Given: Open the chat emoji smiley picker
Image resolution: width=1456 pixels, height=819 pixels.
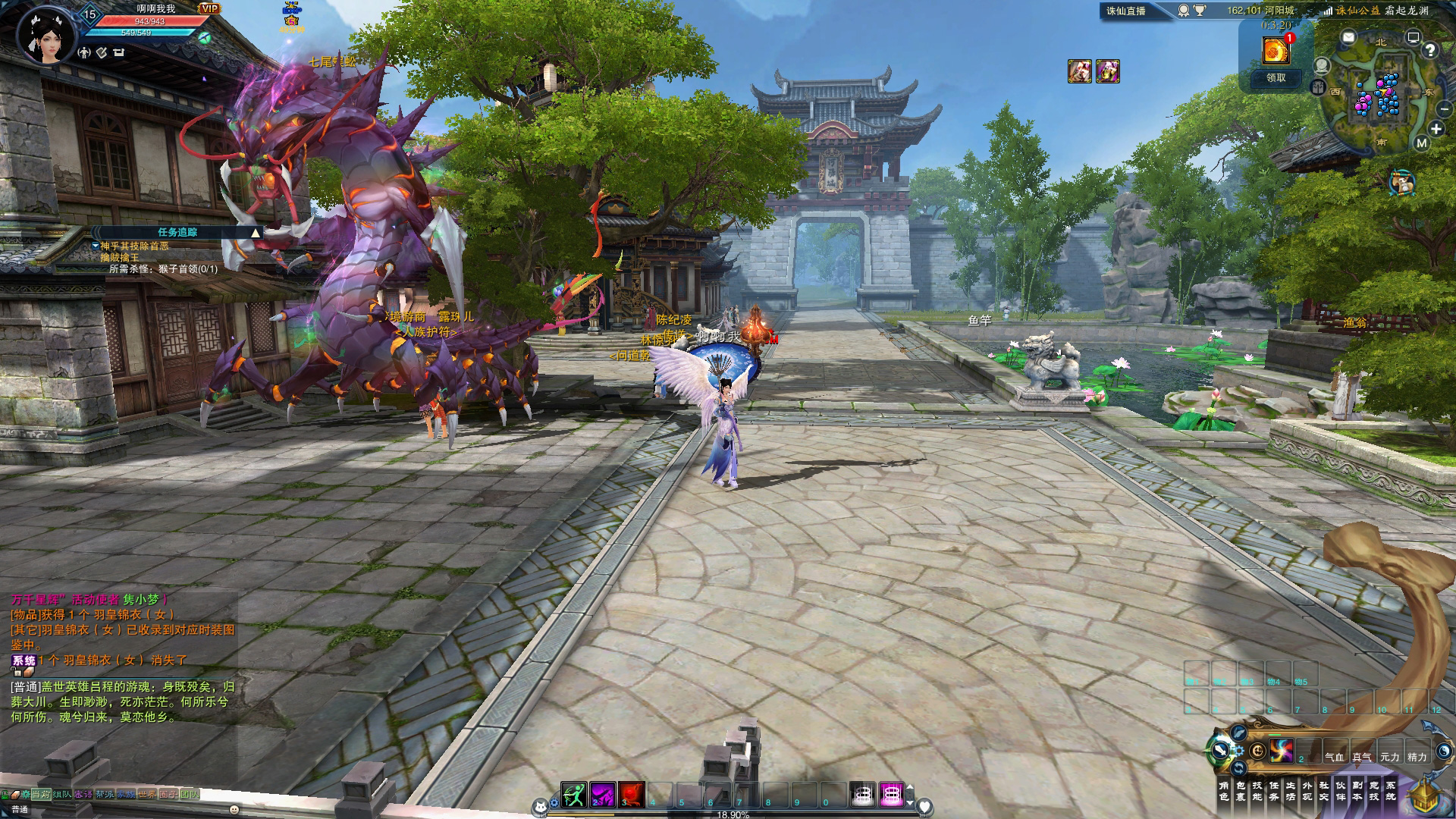Looking at the screenshot, I should tap(234, 810).
